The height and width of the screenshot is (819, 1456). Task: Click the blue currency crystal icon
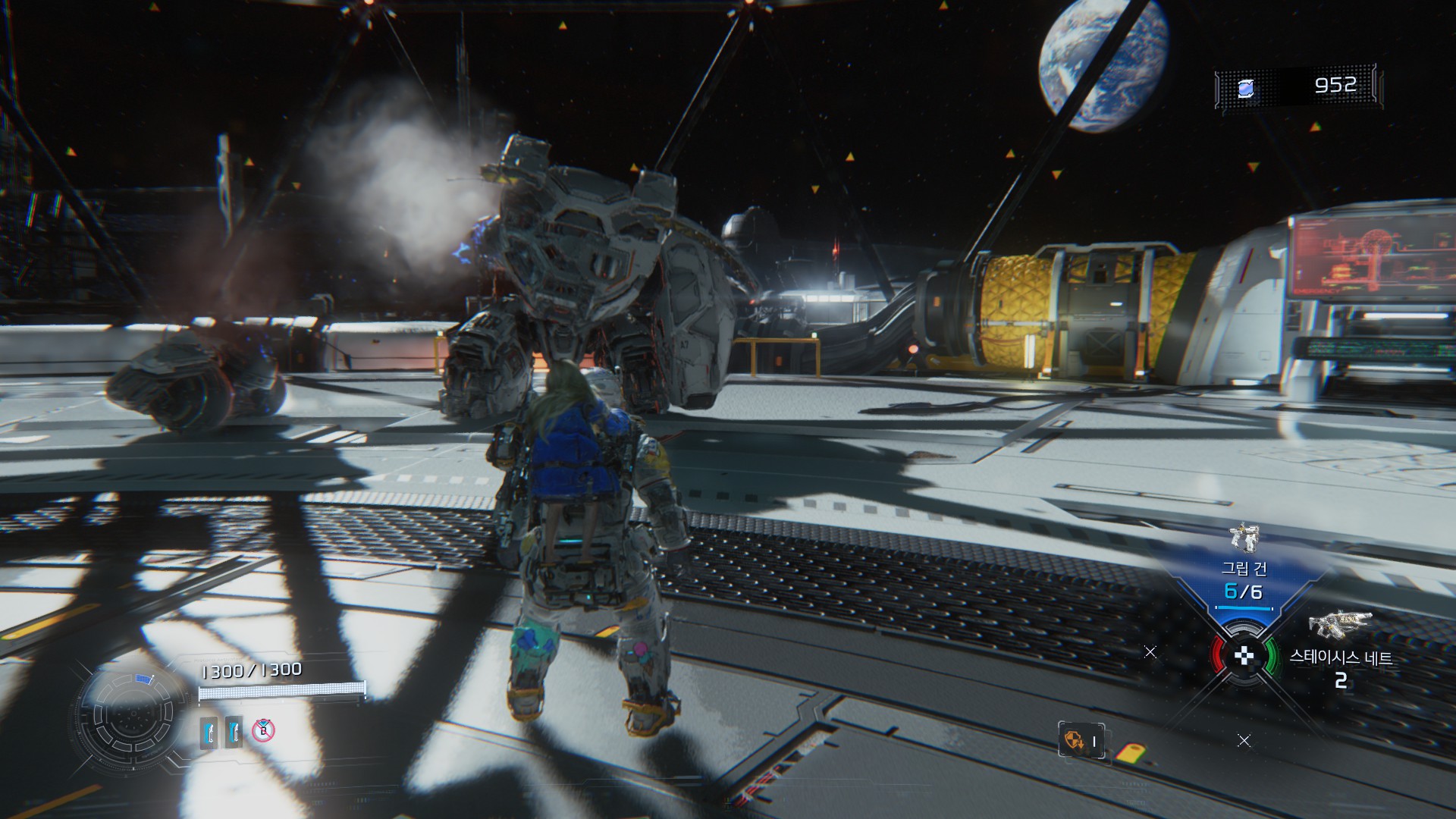pos(1246,89)
